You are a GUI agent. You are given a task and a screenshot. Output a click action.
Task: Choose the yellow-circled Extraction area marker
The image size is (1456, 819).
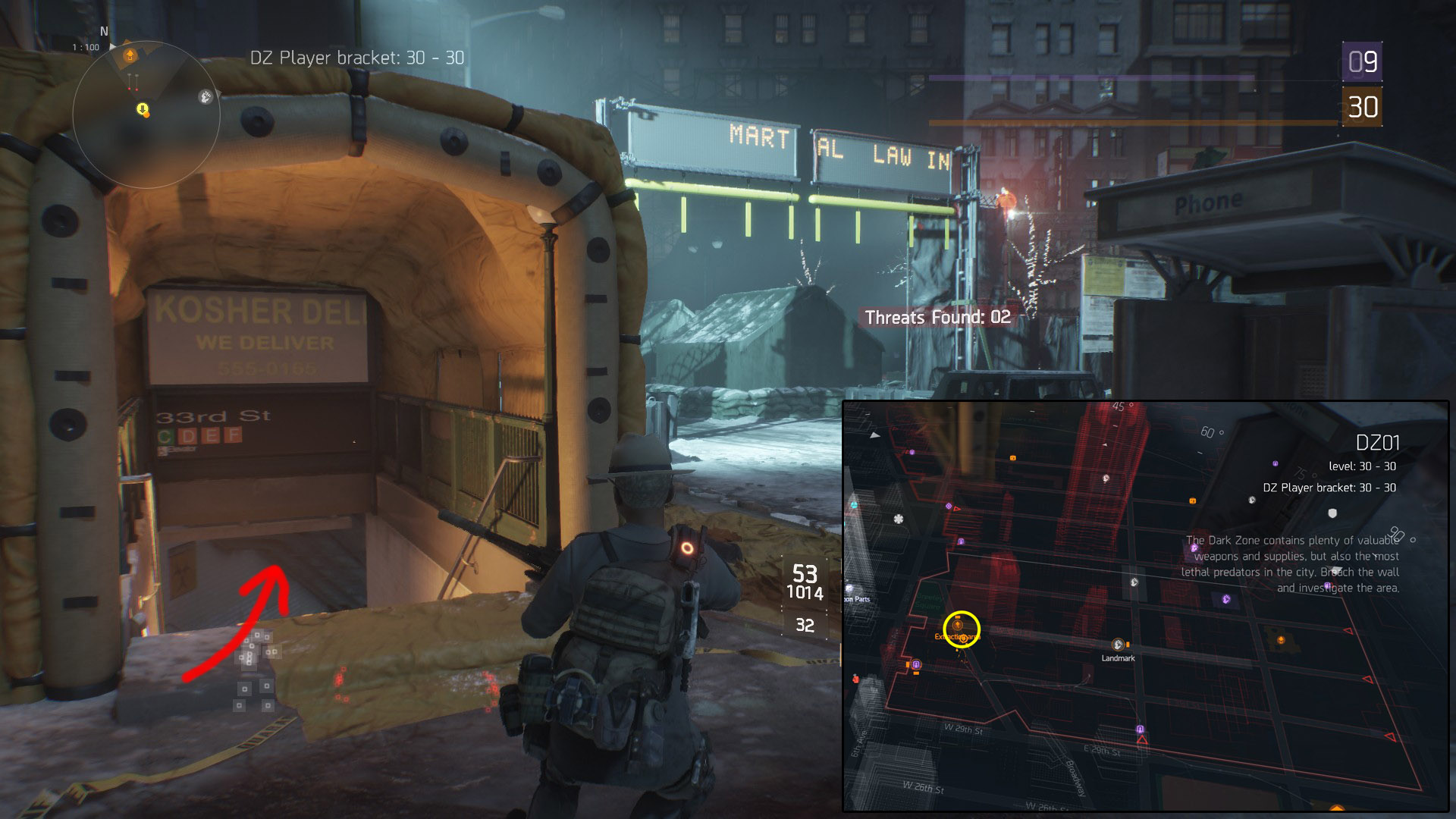pyautogui.click(x=961, y=628)
